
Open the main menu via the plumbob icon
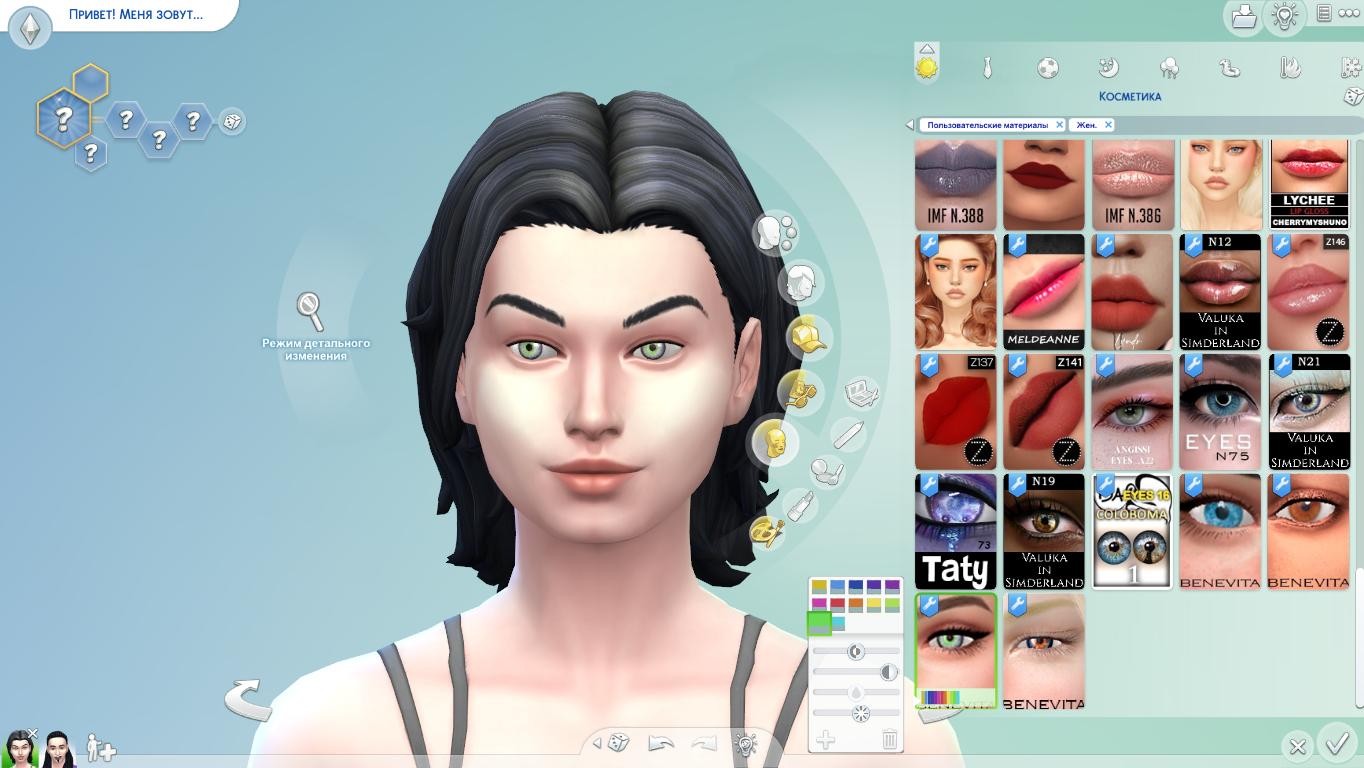30,28
